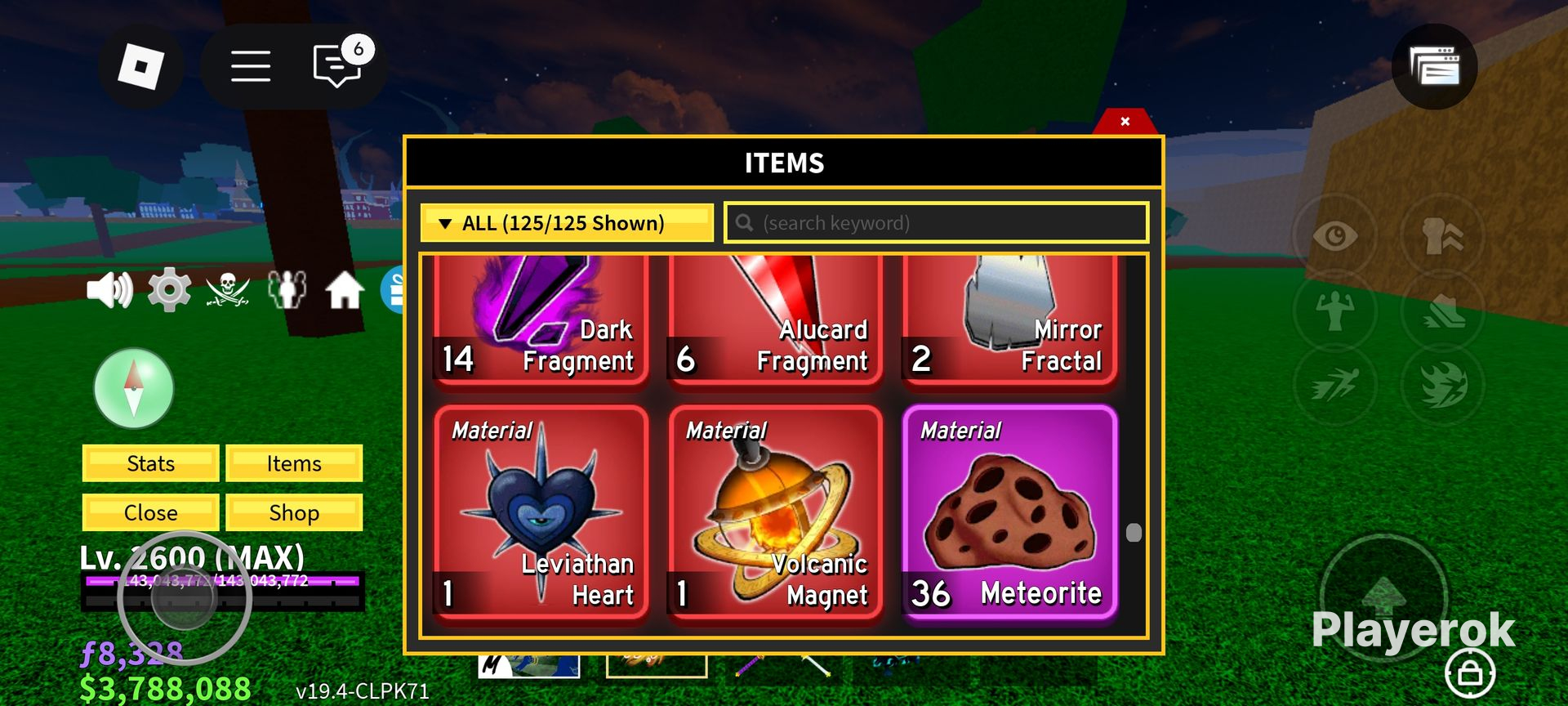Open settings with the gear icon
Screen dimensions: 1568x706
pyautogui.click(x=169, y=290)
